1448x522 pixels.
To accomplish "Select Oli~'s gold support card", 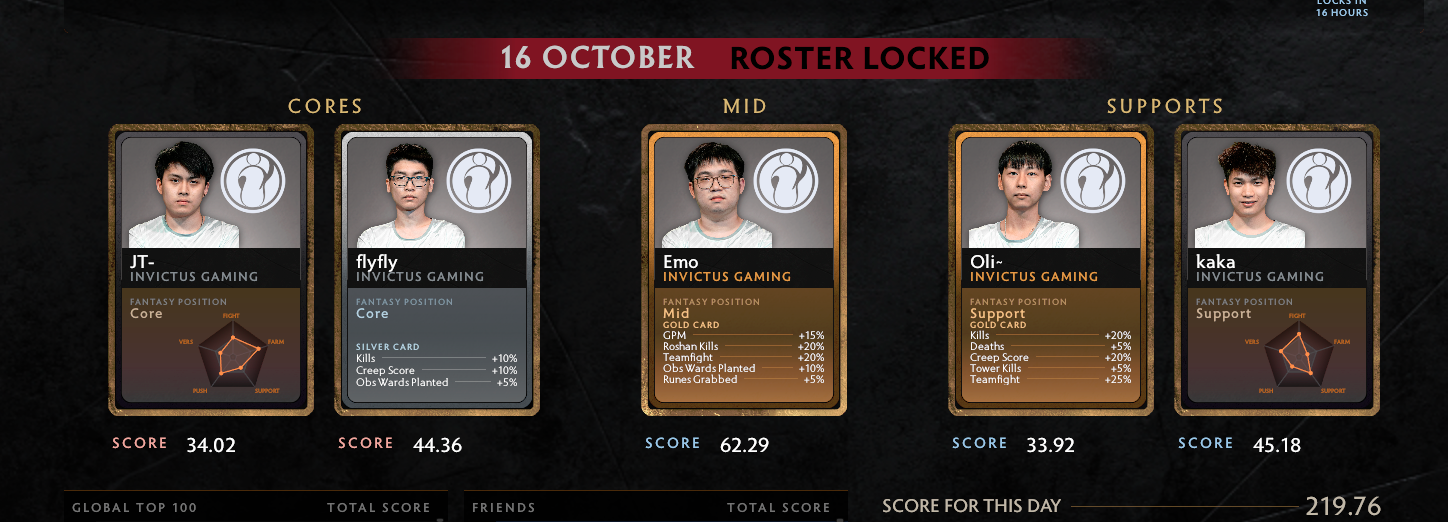I will tap(1051, 270).
